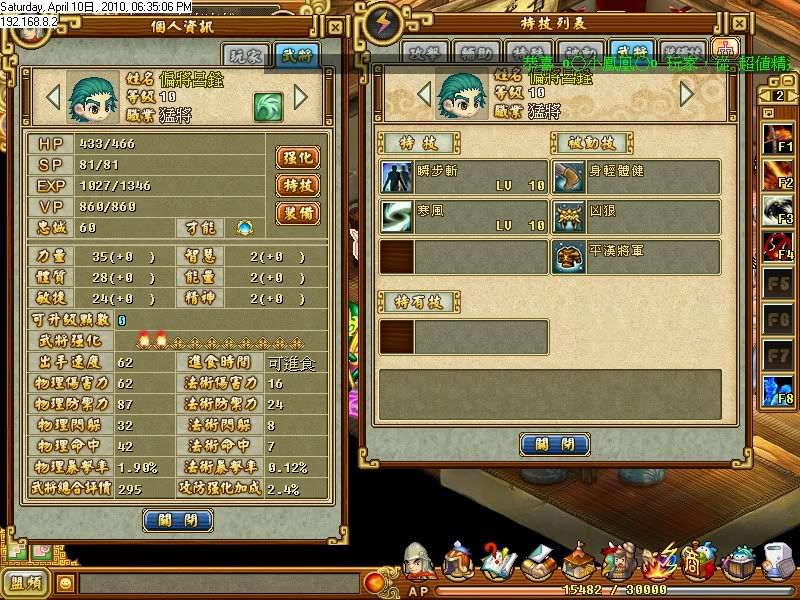
Task: Choose the 凶狠 passive skill
Action: (x=636, y=217)
